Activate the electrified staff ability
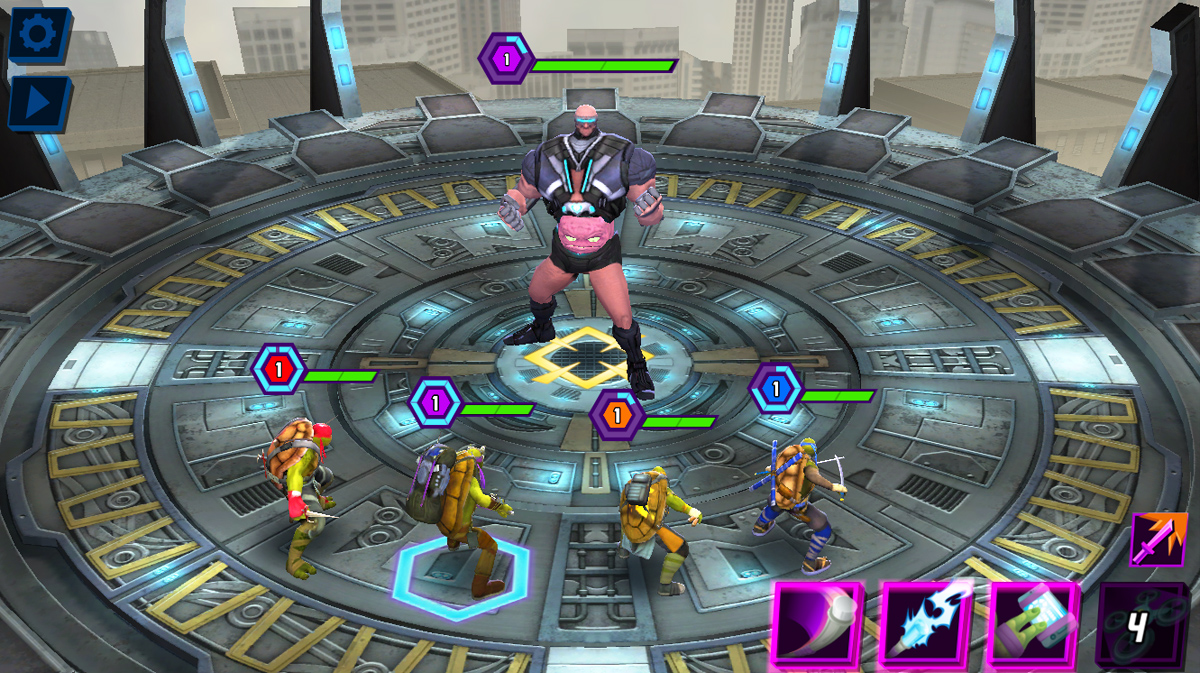The image size is (1200, 673). (925, 625)
